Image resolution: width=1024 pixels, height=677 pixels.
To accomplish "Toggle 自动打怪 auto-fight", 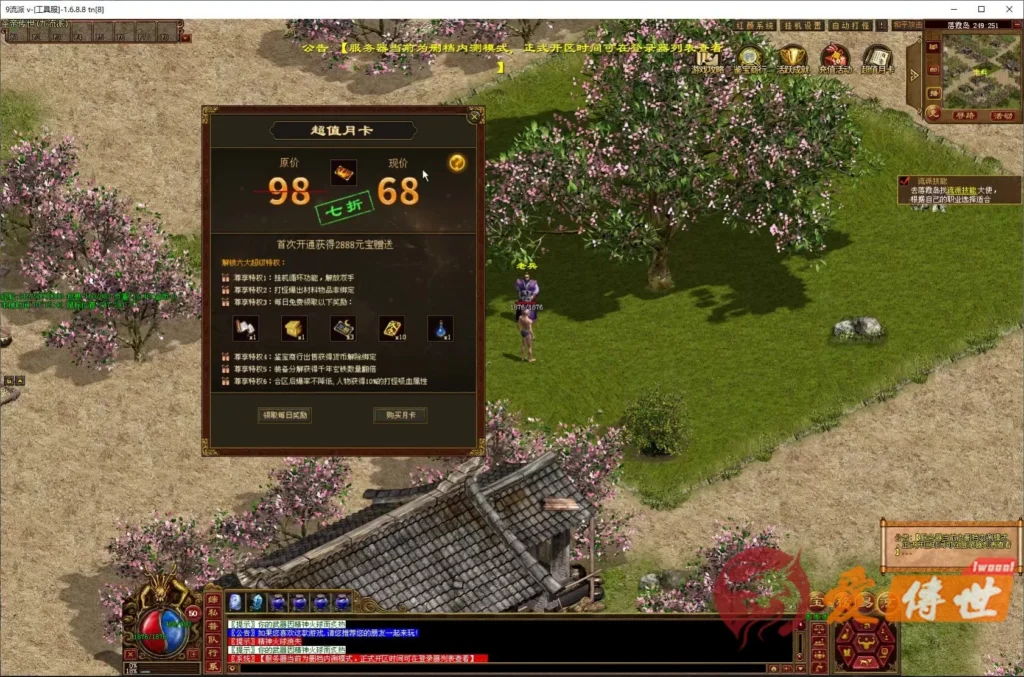I will tap(850, 25).
